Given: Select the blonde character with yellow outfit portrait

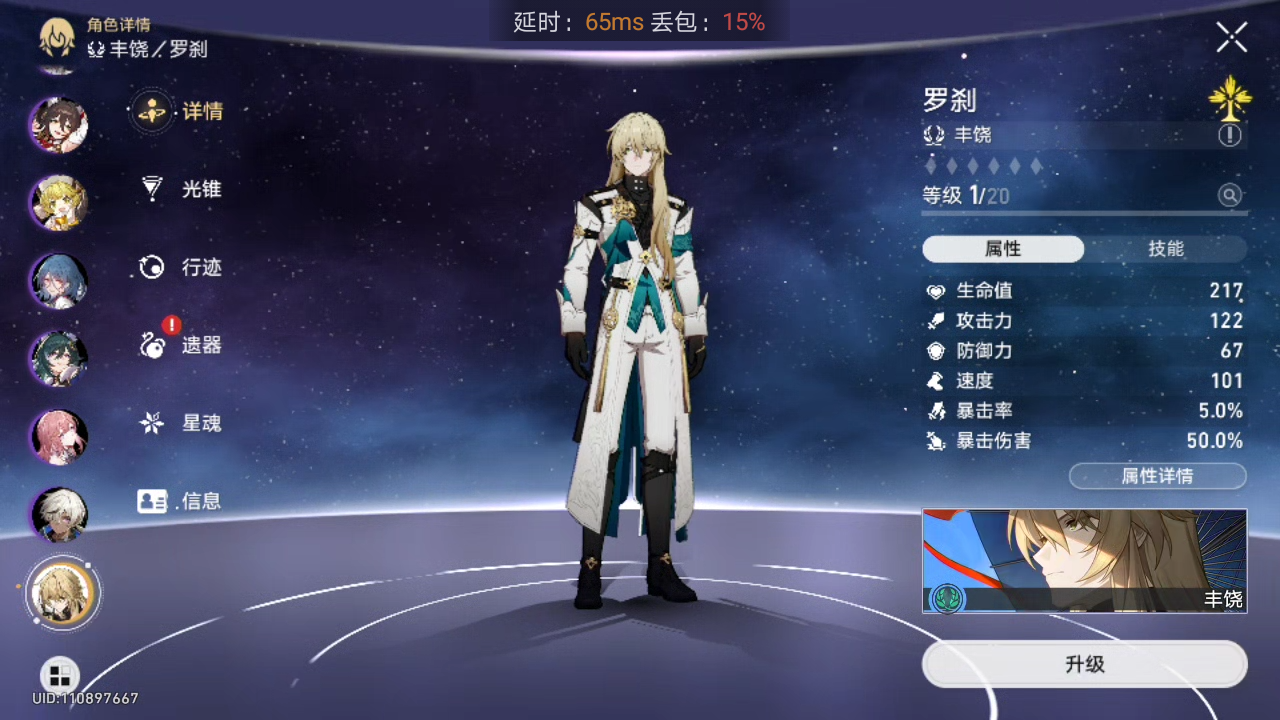Looking at the screenshot, I should 59,202.
